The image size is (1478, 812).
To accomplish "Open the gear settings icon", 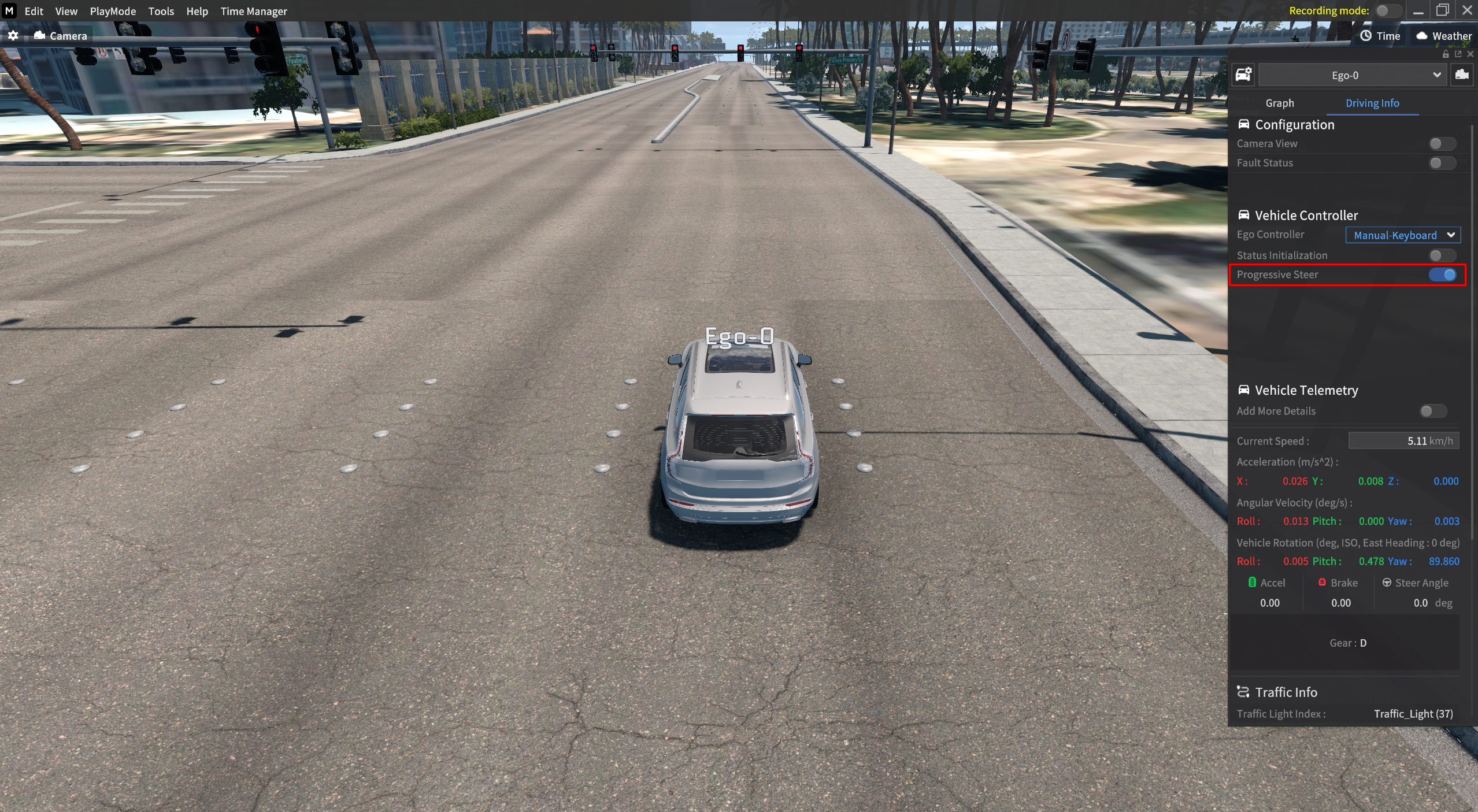I will coord(13,36).
